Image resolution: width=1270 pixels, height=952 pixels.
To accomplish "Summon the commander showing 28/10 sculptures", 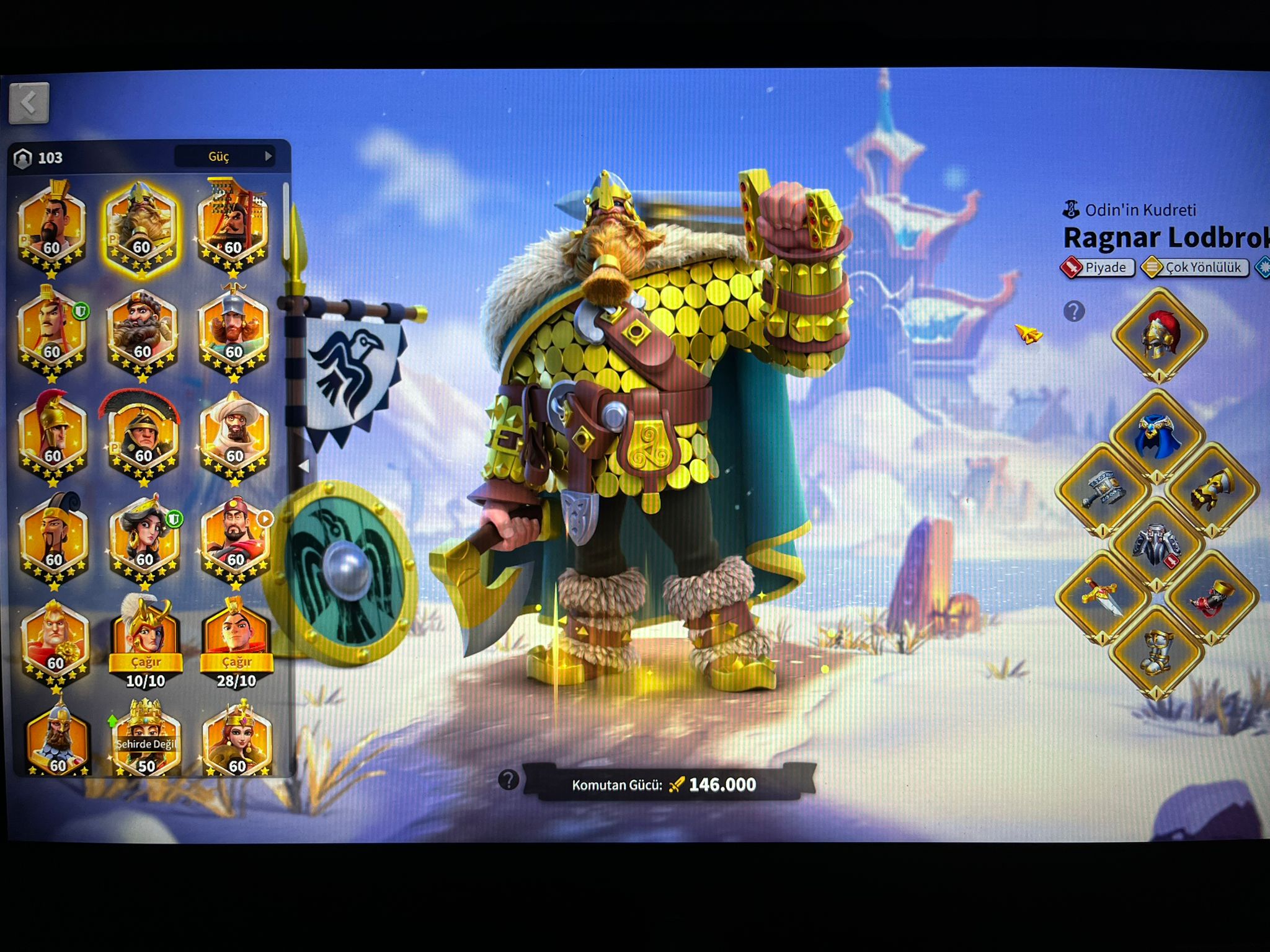I will pyautogui.click(x=236, y=662).
